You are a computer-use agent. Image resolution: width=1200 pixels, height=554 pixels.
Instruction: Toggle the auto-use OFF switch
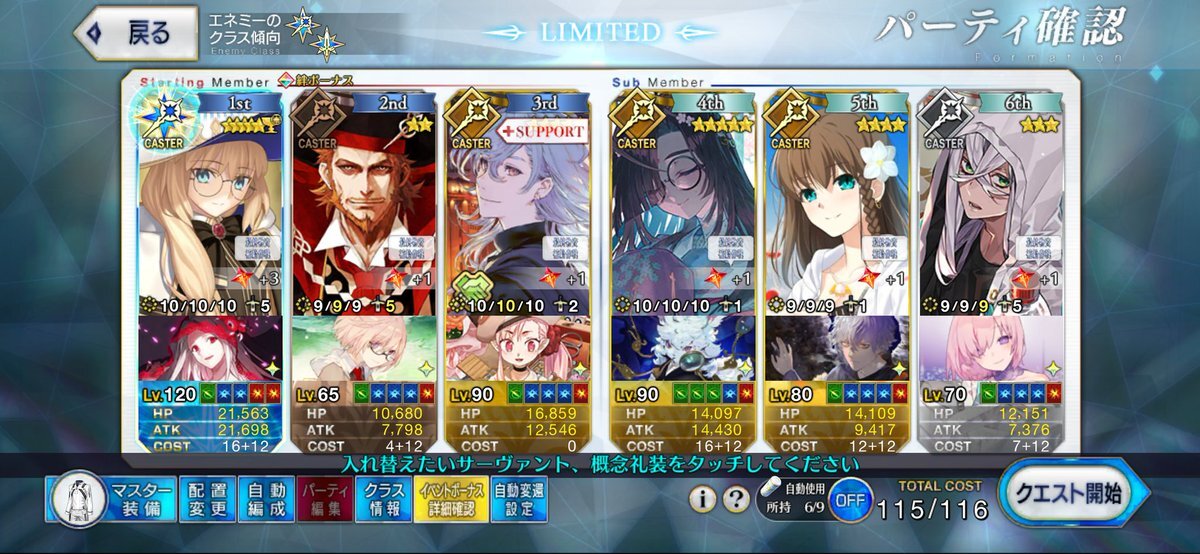click(x=849, y=499)
